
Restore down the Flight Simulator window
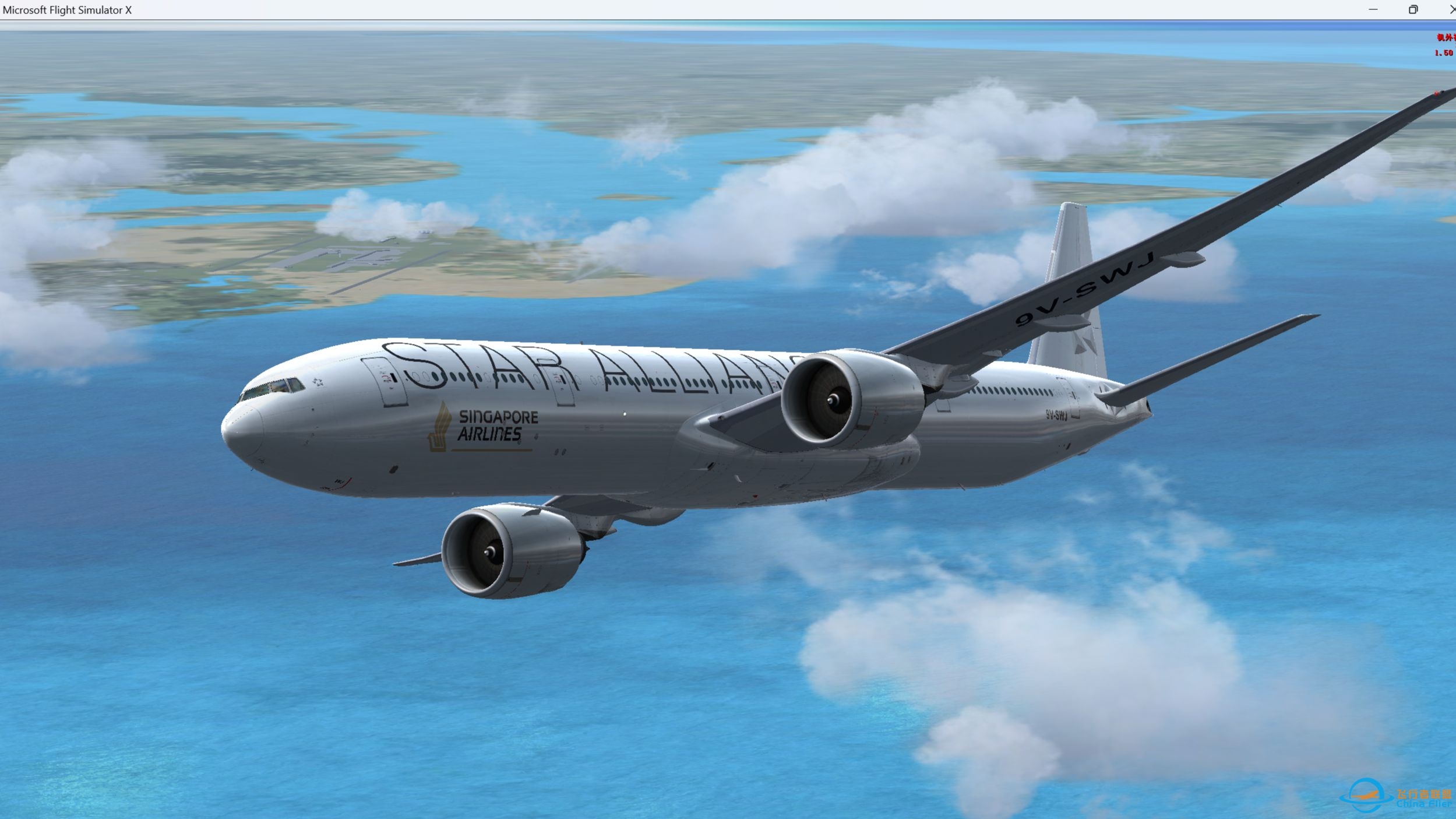(1412, 9)
